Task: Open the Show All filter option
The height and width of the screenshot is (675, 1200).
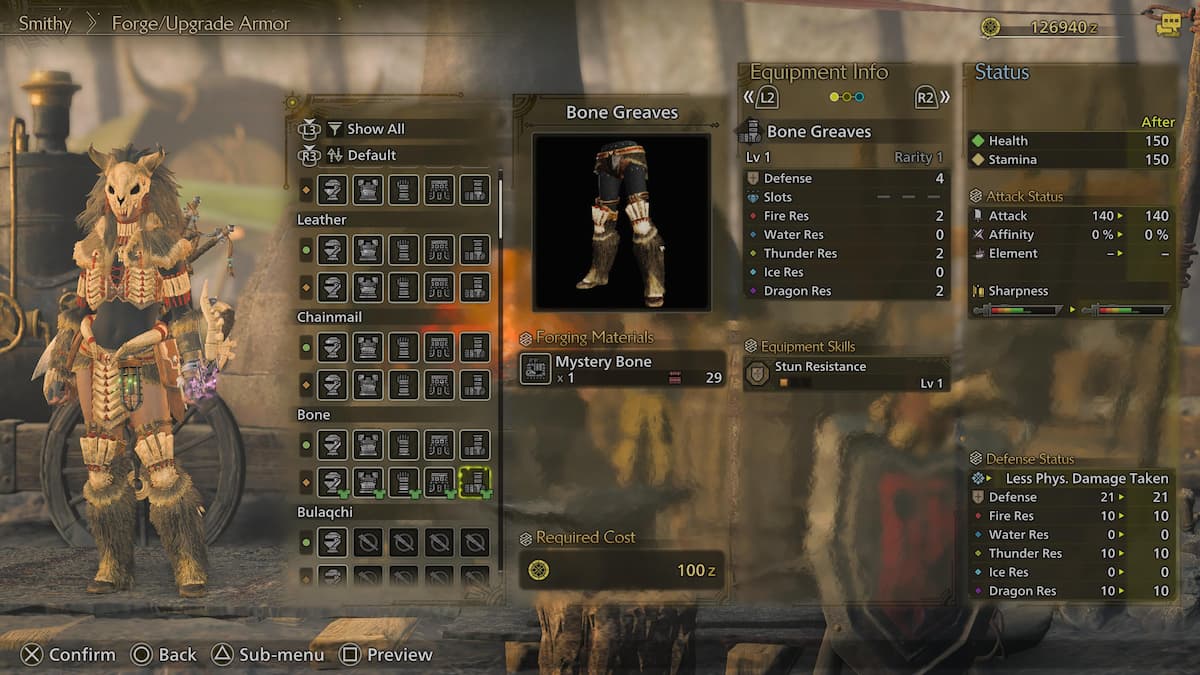Action: click(x=375, y=129)
